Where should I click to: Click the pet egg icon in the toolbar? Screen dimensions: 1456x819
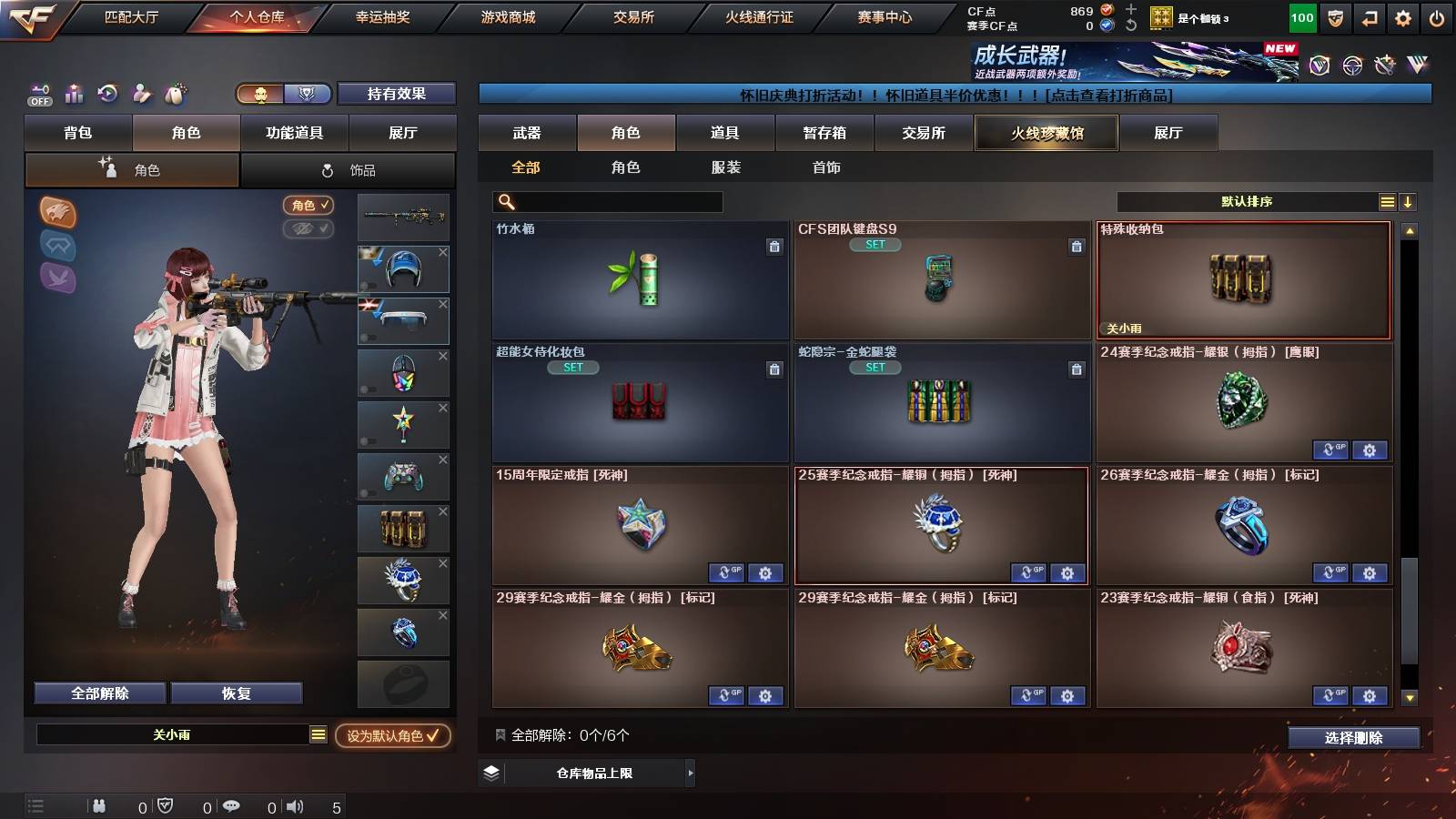point(175,94)
